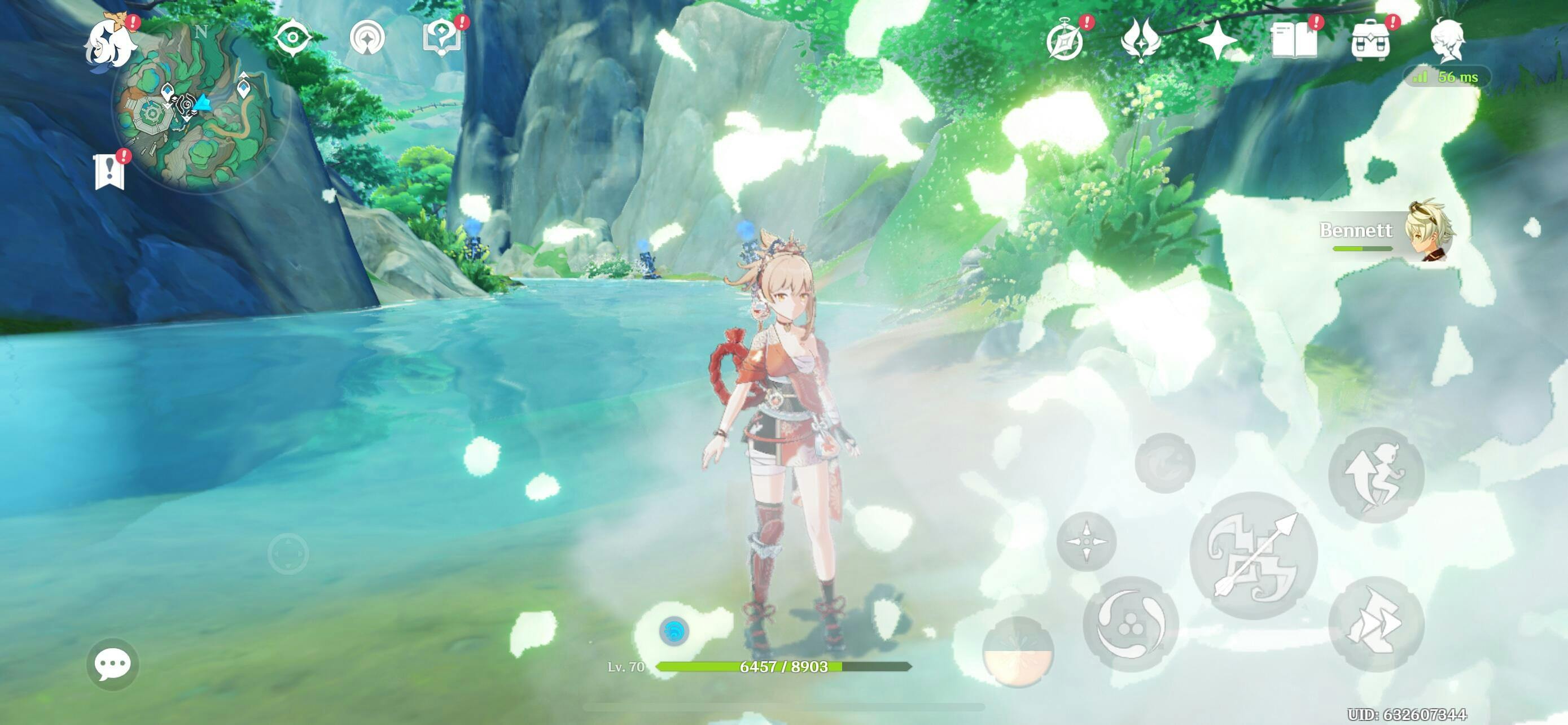Open the Adventurer Handbook compass icon

coord(1065,41)
